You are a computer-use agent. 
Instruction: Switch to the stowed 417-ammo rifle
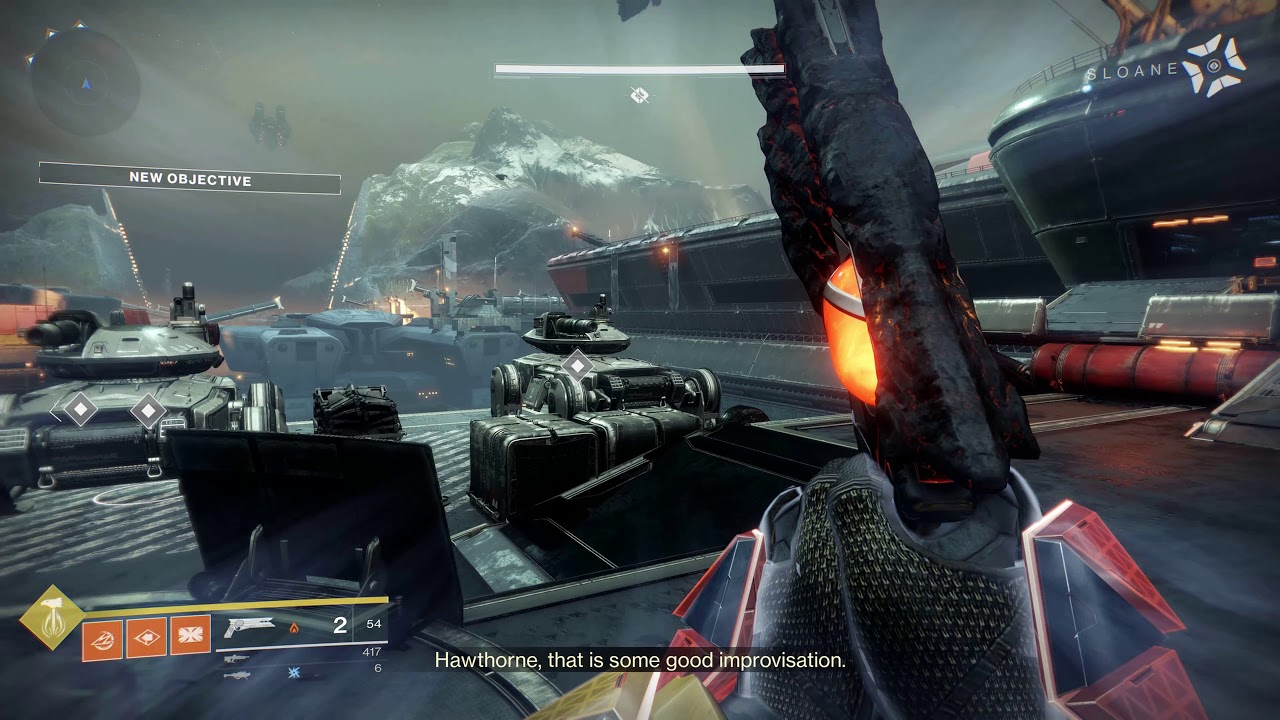(236, 658)
